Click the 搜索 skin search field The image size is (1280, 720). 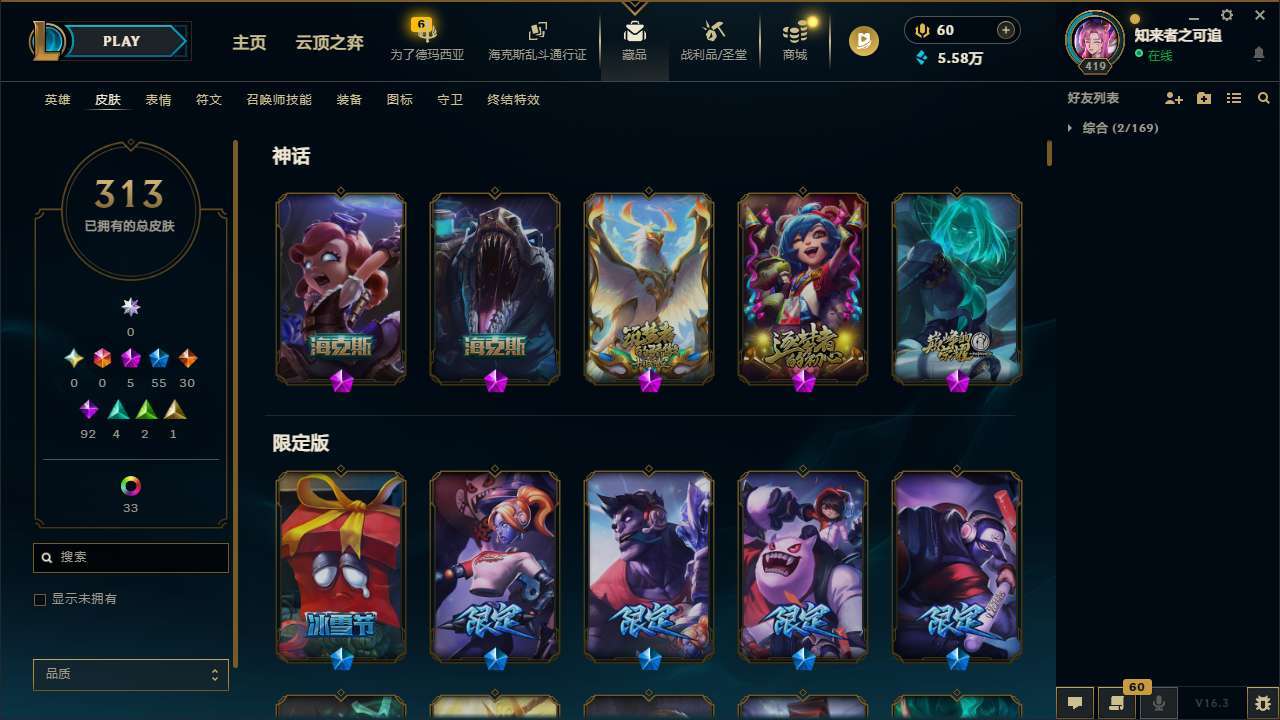pos(130,557)
